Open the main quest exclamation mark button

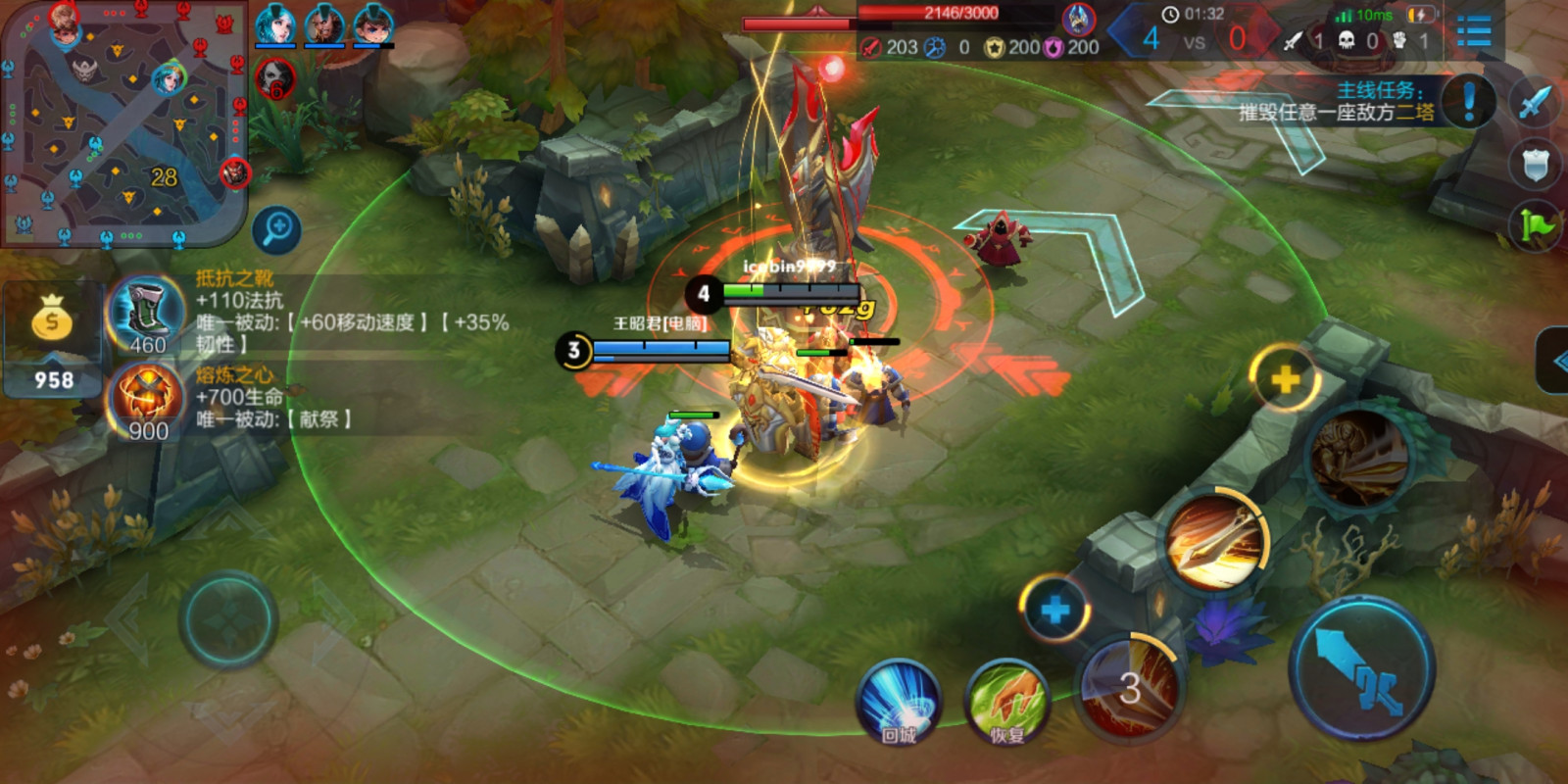[x=1468, y=101]
